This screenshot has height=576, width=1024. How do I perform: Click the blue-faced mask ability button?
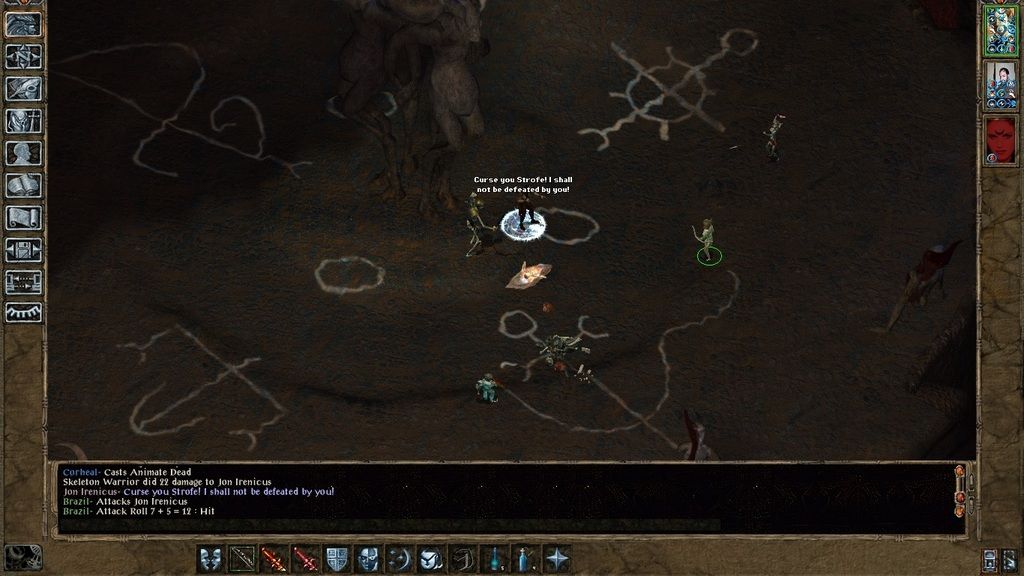click(x=368, y=558)
